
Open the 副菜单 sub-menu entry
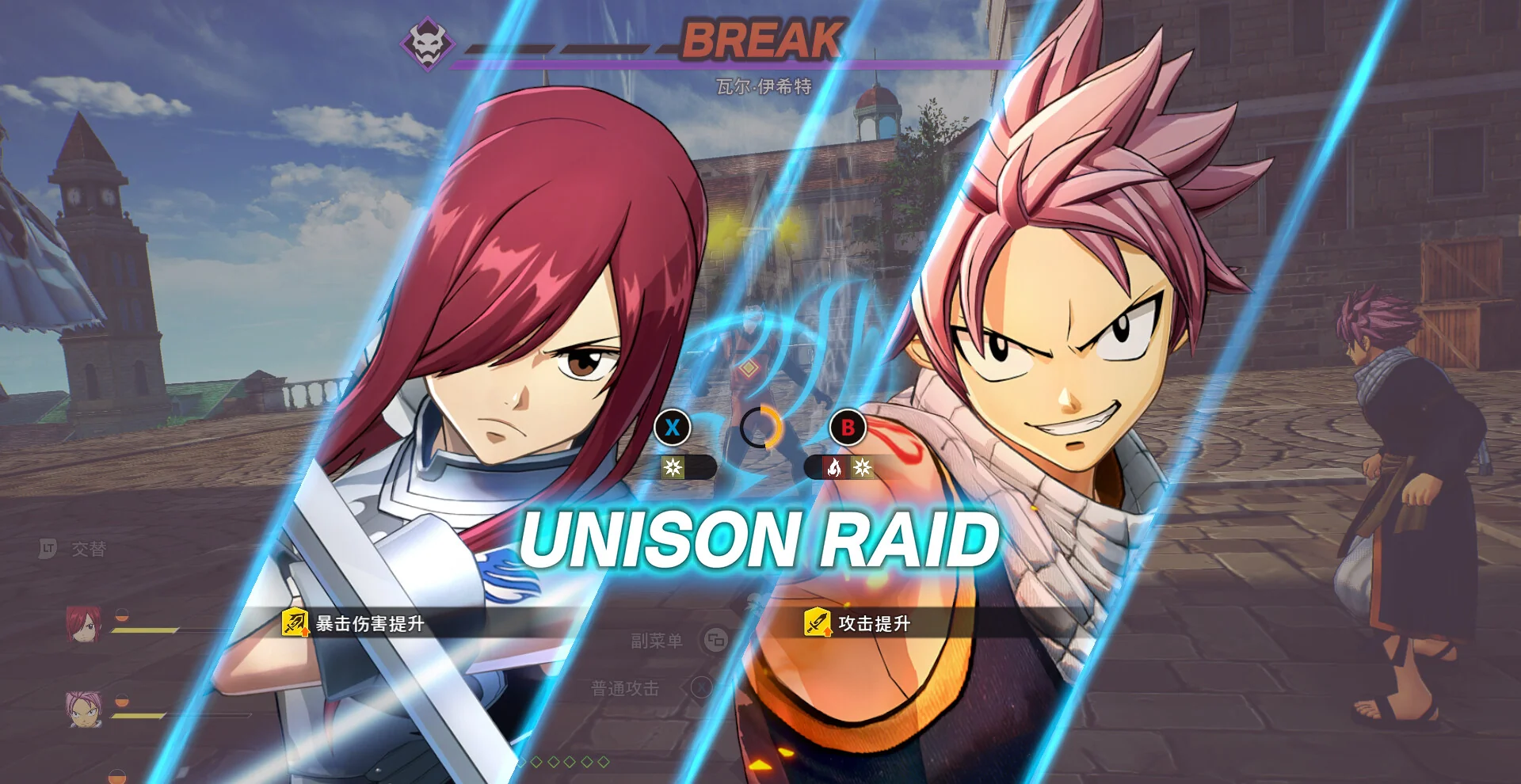[x=658, y=640]
